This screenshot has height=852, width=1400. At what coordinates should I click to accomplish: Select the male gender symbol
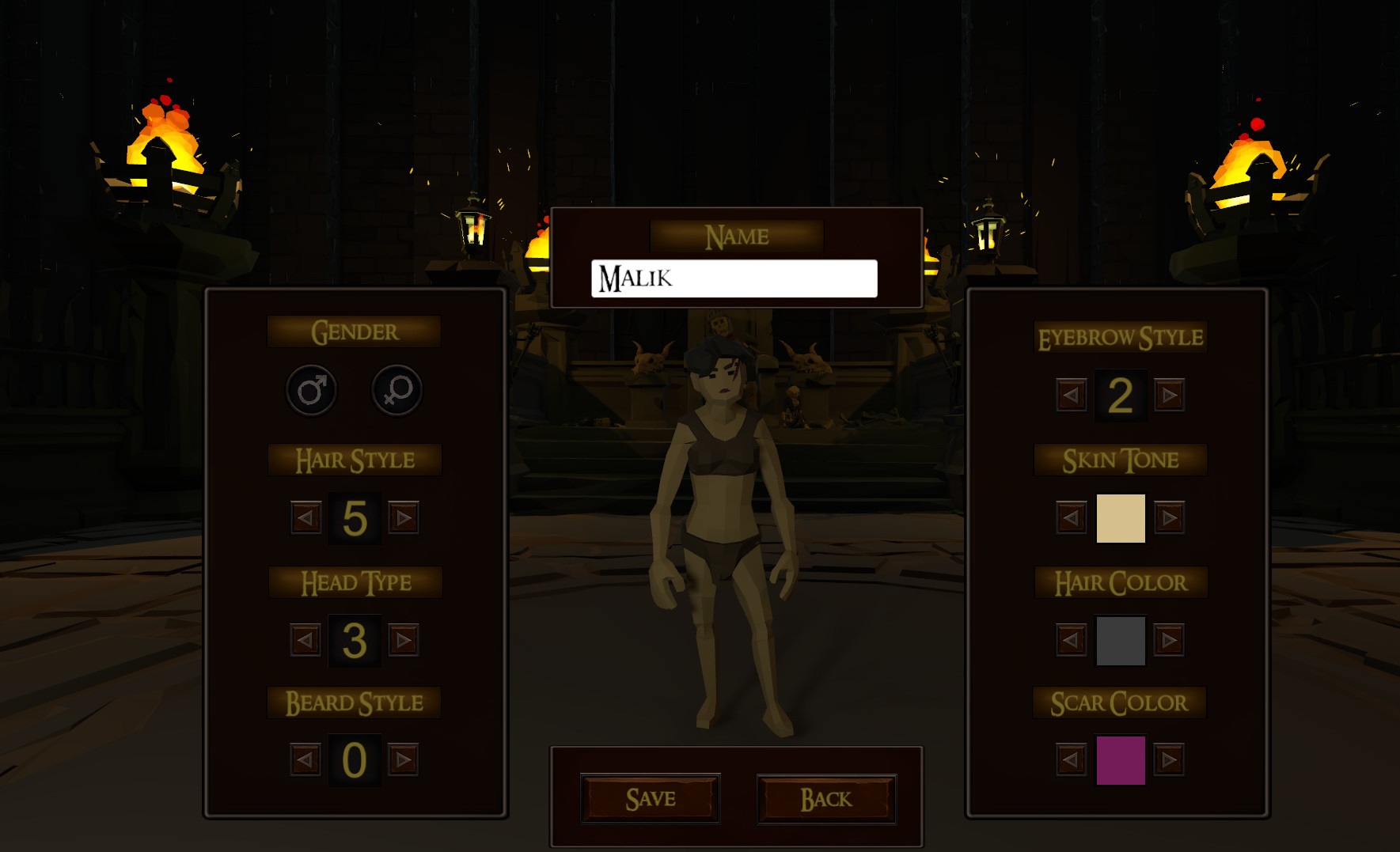pyautogui.click(x=311, y=390)
